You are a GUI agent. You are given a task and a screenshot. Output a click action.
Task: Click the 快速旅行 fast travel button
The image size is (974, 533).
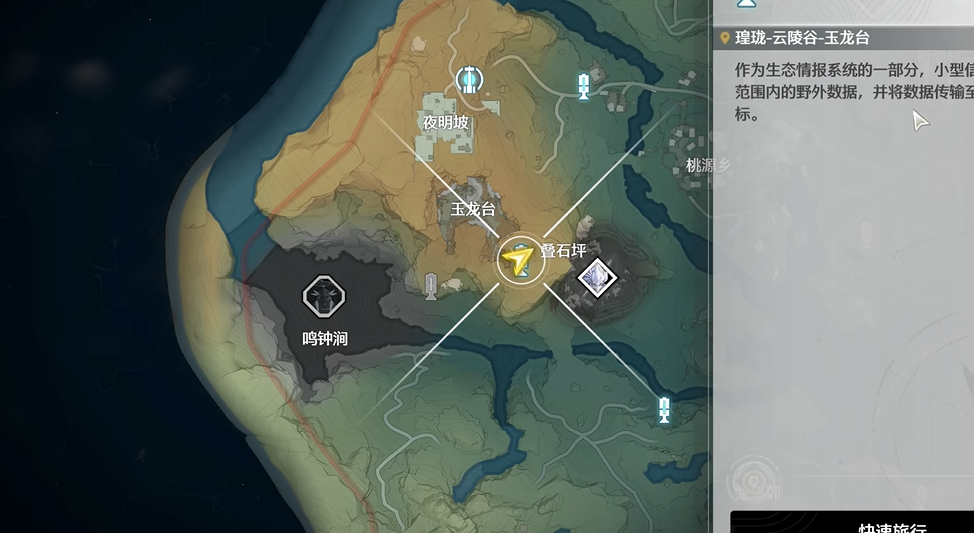pyautogui.click(x=850, y=523)
